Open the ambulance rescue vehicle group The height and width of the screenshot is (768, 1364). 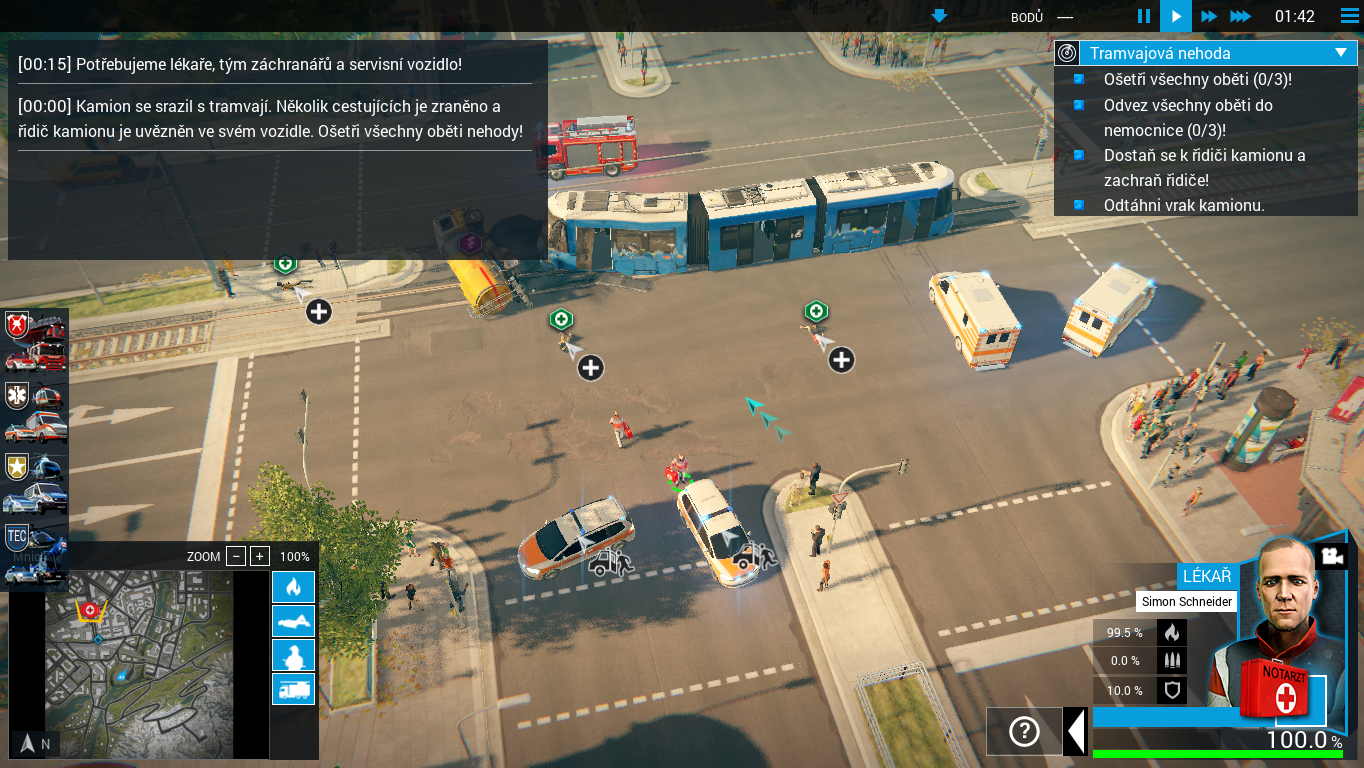35,412
